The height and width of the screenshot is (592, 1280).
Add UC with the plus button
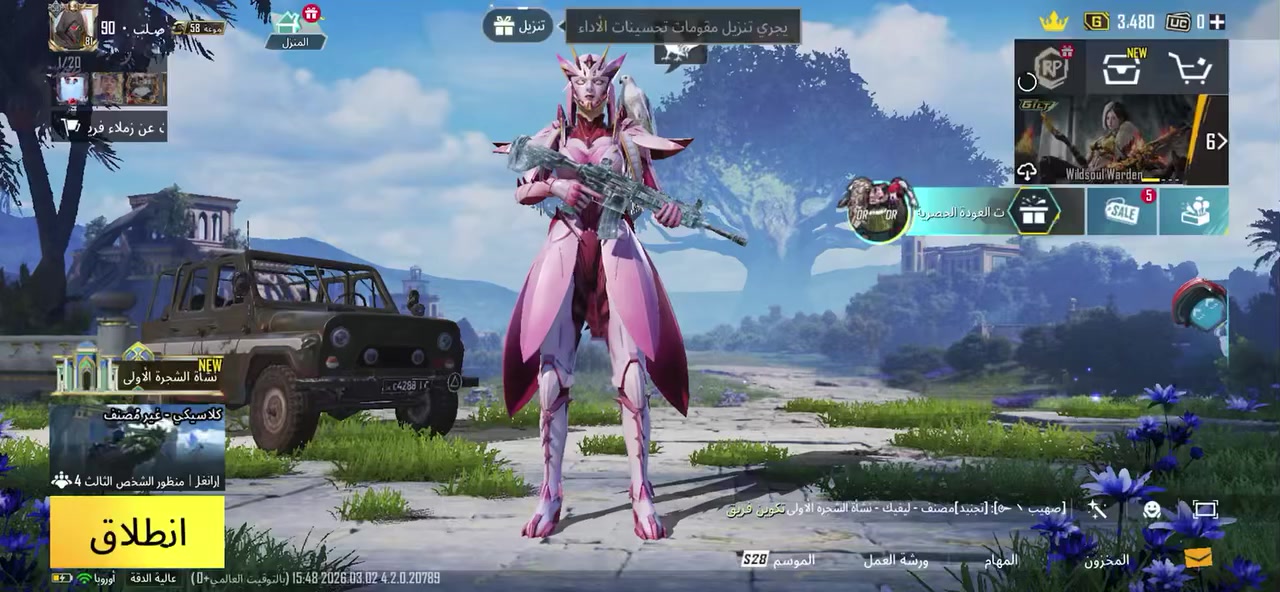coord(1217,21)
